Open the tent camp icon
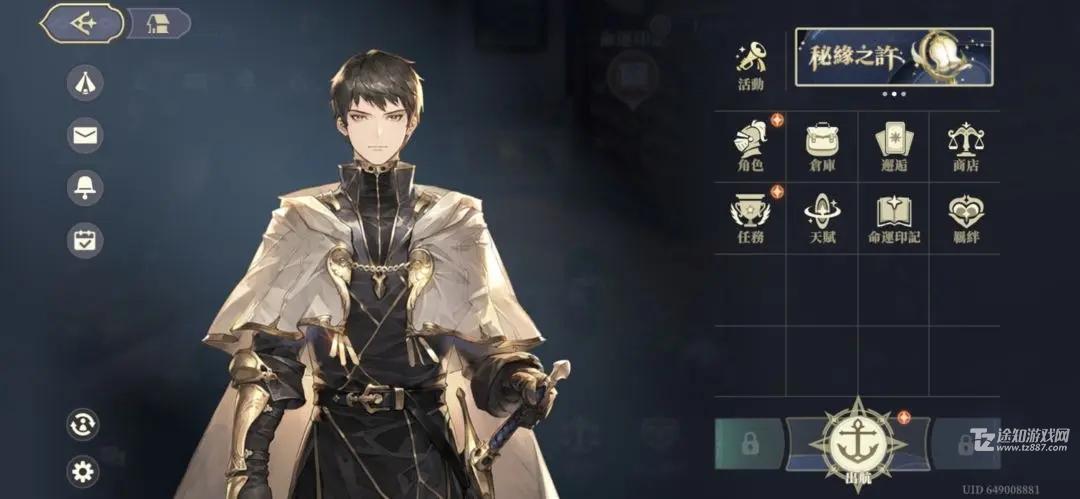The height and width of the screenshot is (499, 1080). pyautogui.click(x=85, y=83)
